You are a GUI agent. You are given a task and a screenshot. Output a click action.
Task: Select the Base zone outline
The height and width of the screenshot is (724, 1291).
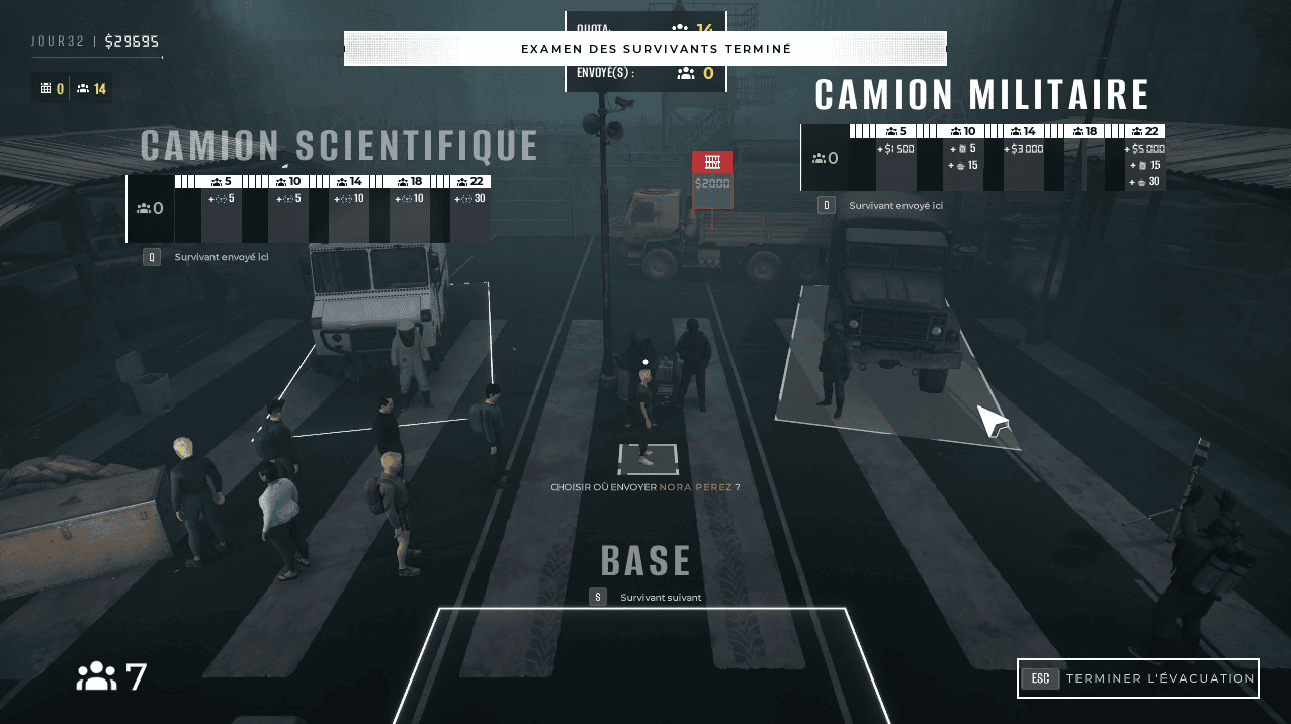tap(645, 665)
